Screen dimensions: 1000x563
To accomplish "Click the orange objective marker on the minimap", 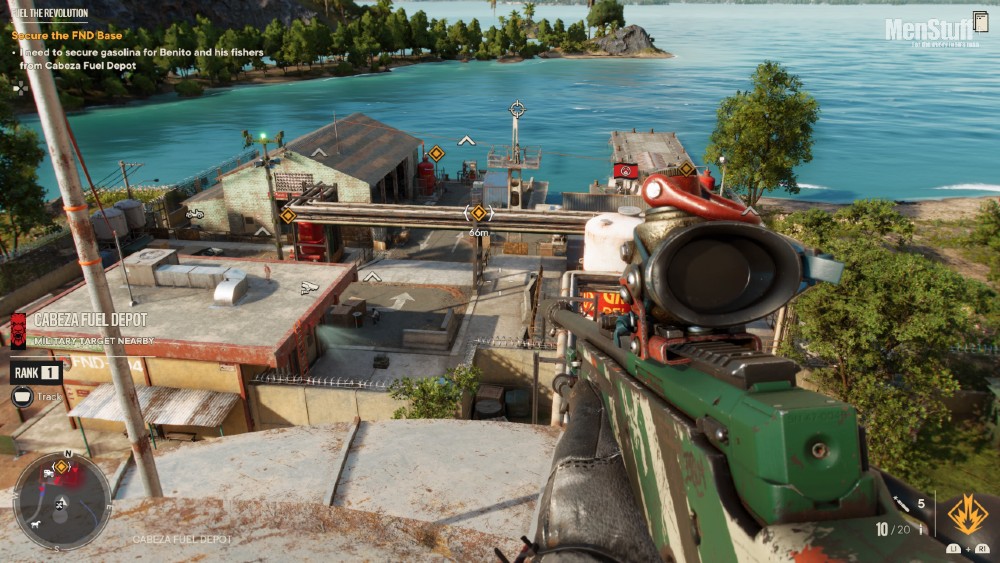I will [61, 466].
